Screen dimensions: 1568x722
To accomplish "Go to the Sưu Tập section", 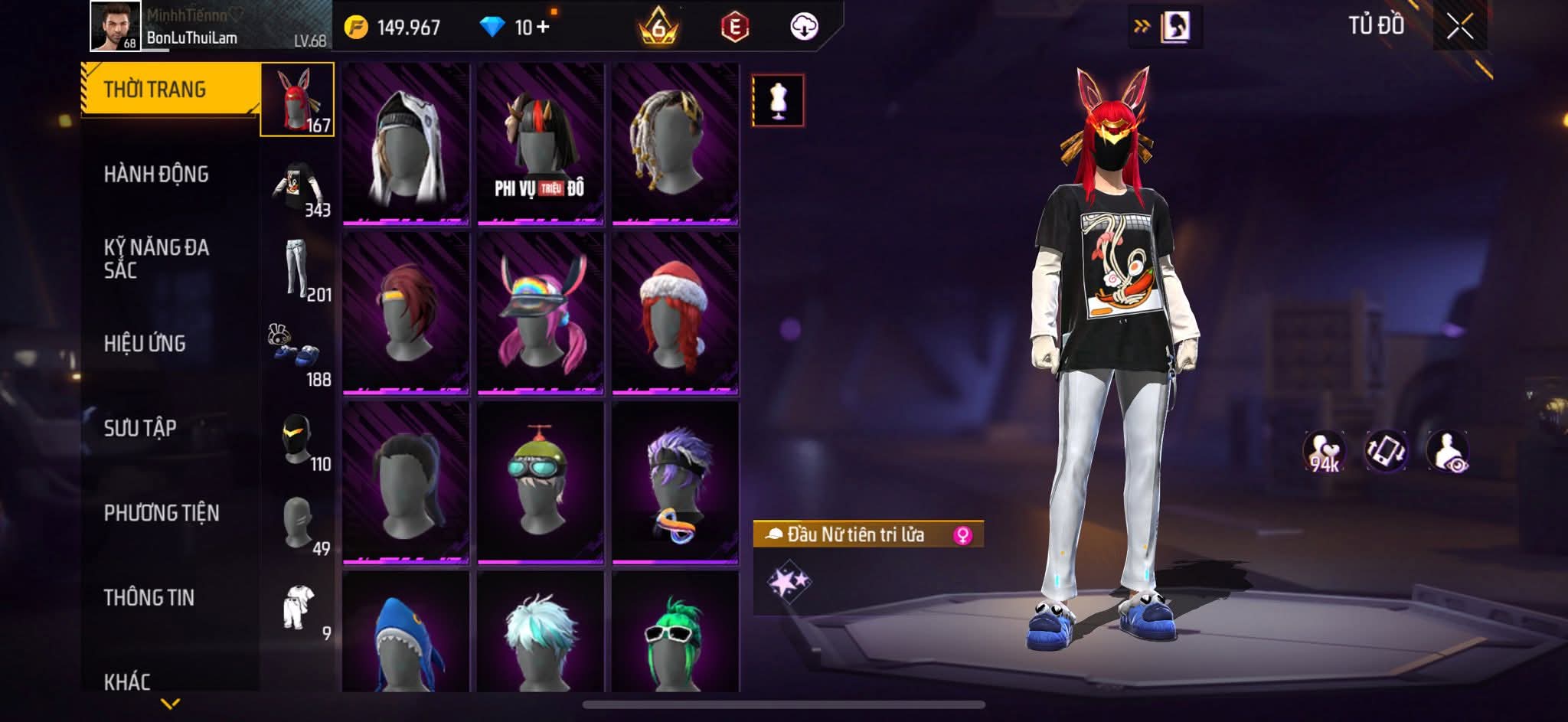I will [x=140, y=428].
